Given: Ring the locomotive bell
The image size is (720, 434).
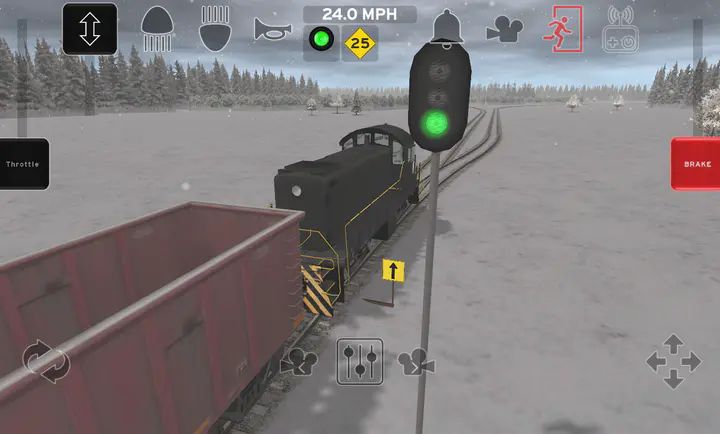Looking at the screenshot, I should [447, 27].
